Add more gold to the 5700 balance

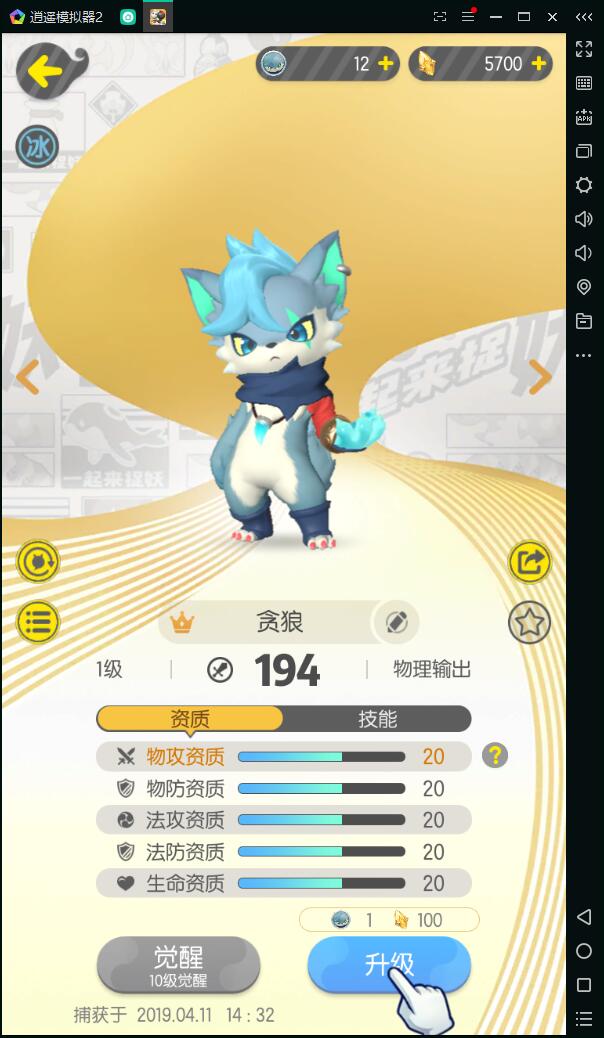pos(538,64)
